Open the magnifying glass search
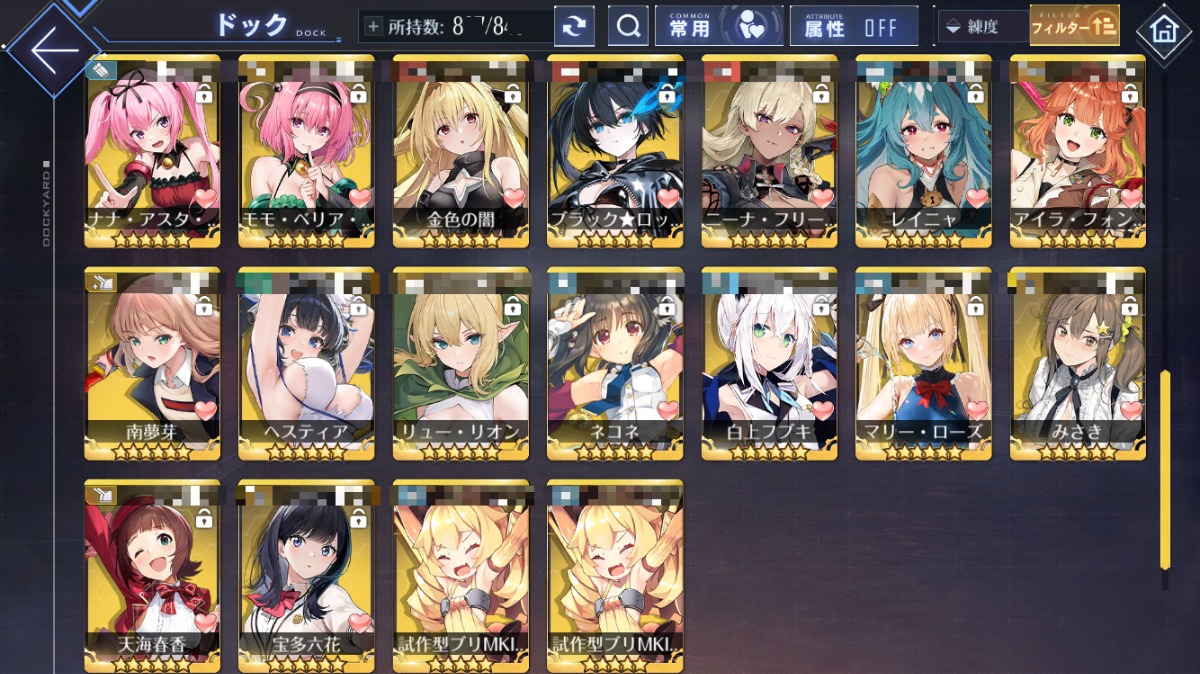Image resolution: width=1200 pixels, height=674 pixels. 628,27
